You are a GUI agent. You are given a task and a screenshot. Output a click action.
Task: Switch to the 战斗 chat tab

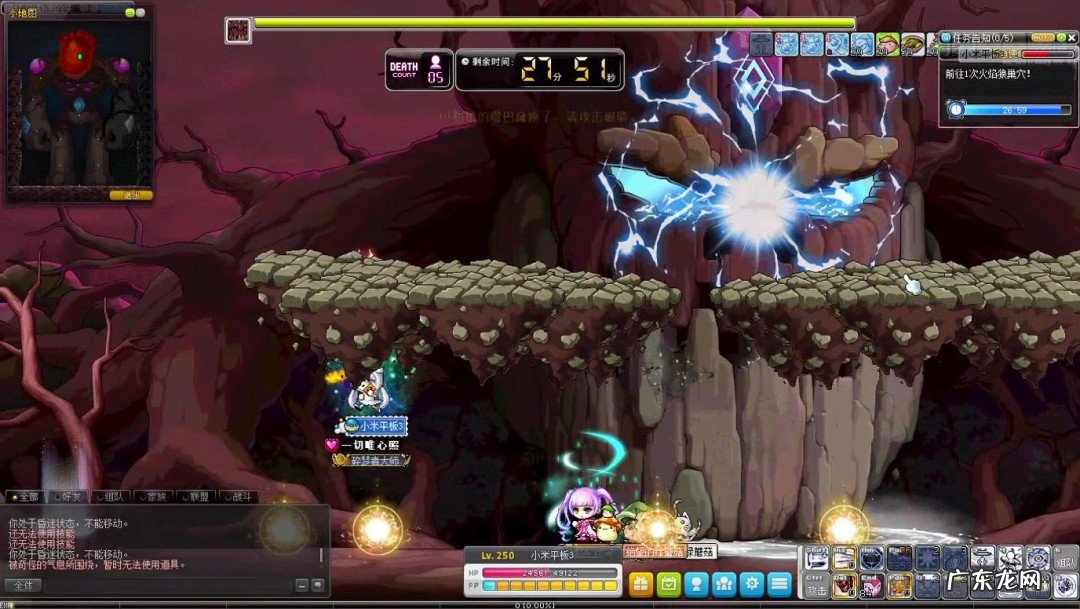click(238, 497)
